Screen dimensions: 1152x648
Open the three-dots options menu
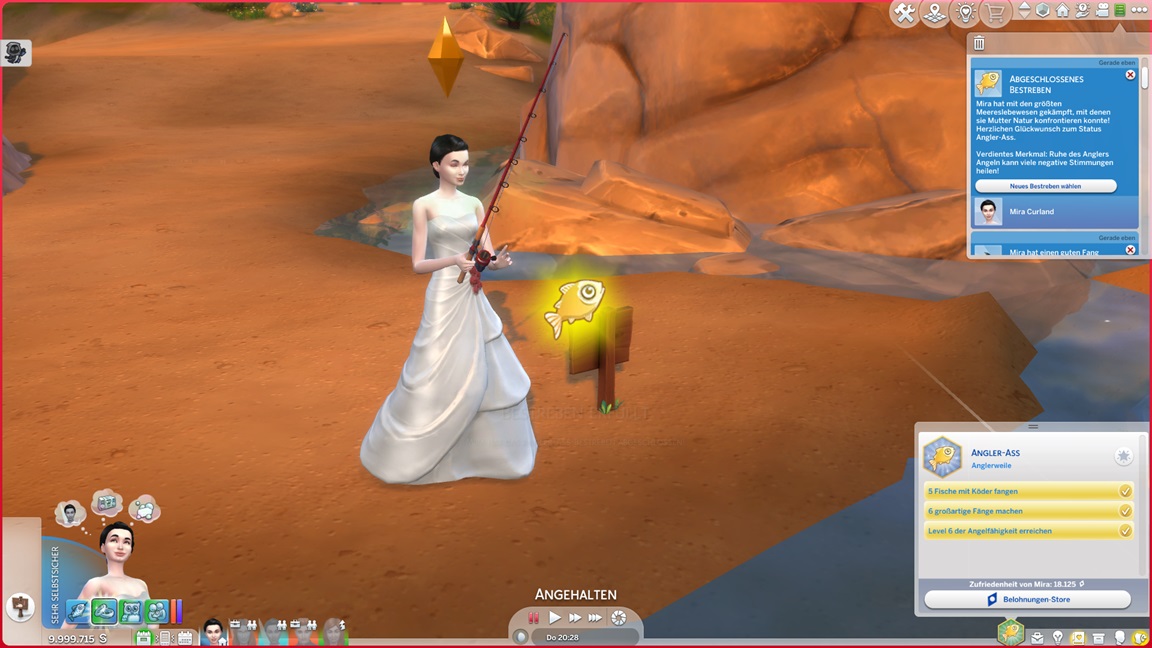point(1139,10)
